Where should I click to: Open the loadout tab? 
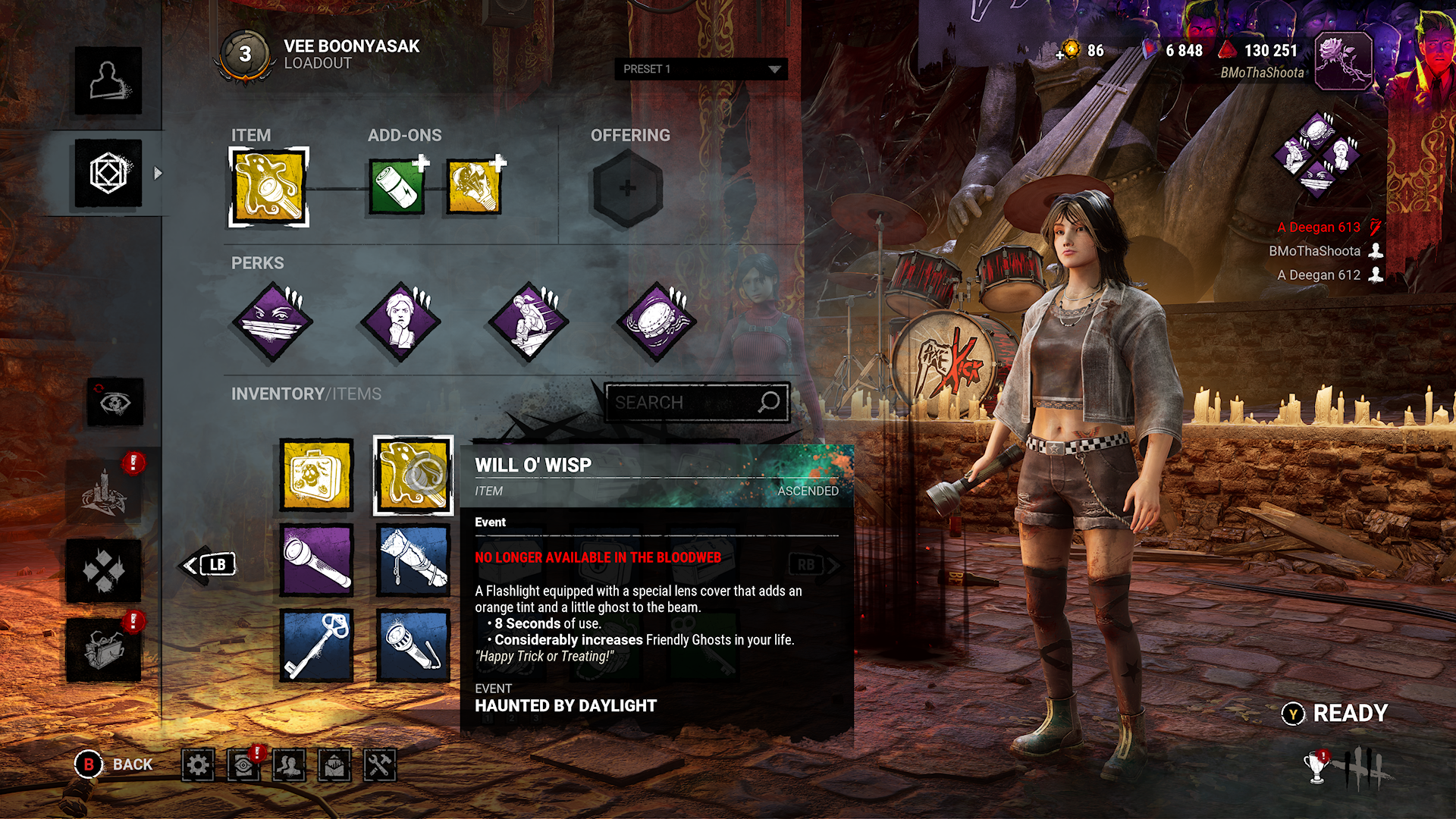(108, 174)
